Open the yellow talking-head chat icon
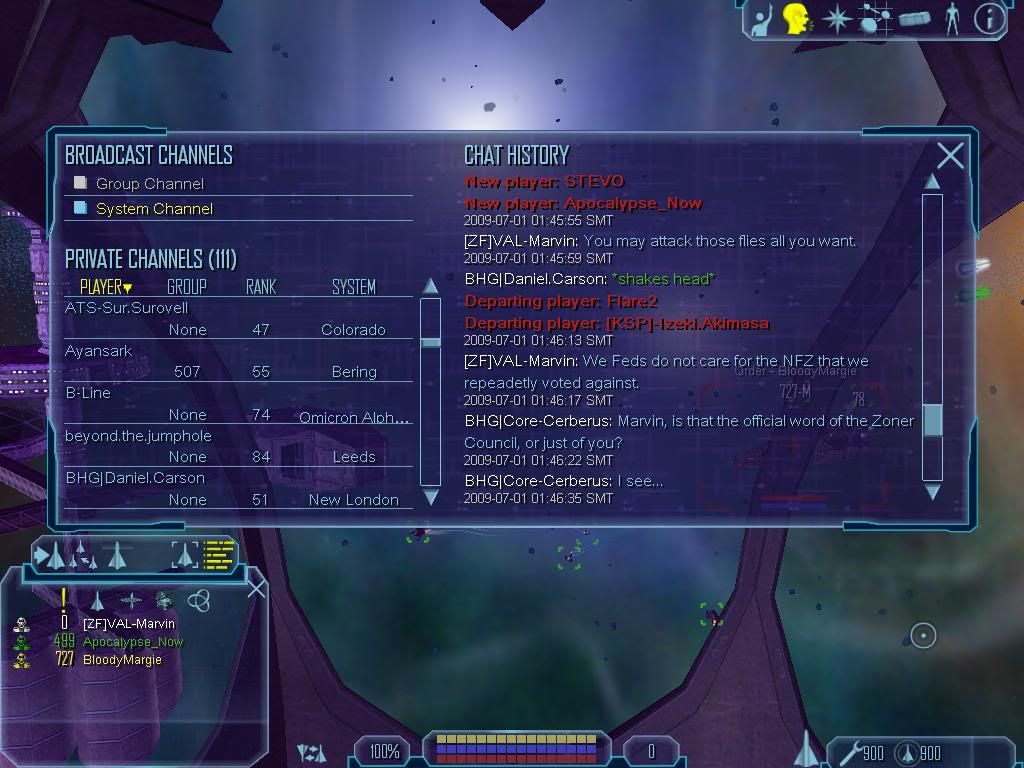The image size is (1024, 768). click(796, 19)
